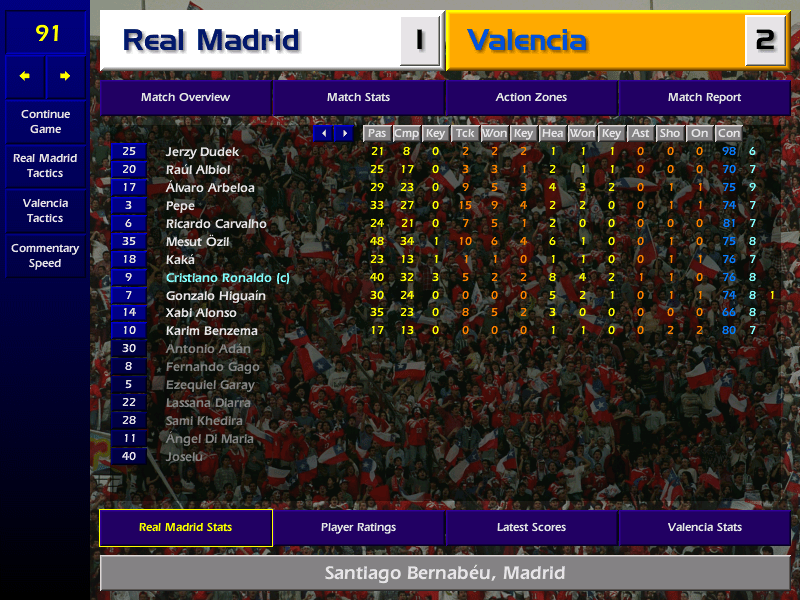Click the yellow right arrow in the sidebar
Screen dimensions: 800x600
click(x=66, y=76)
